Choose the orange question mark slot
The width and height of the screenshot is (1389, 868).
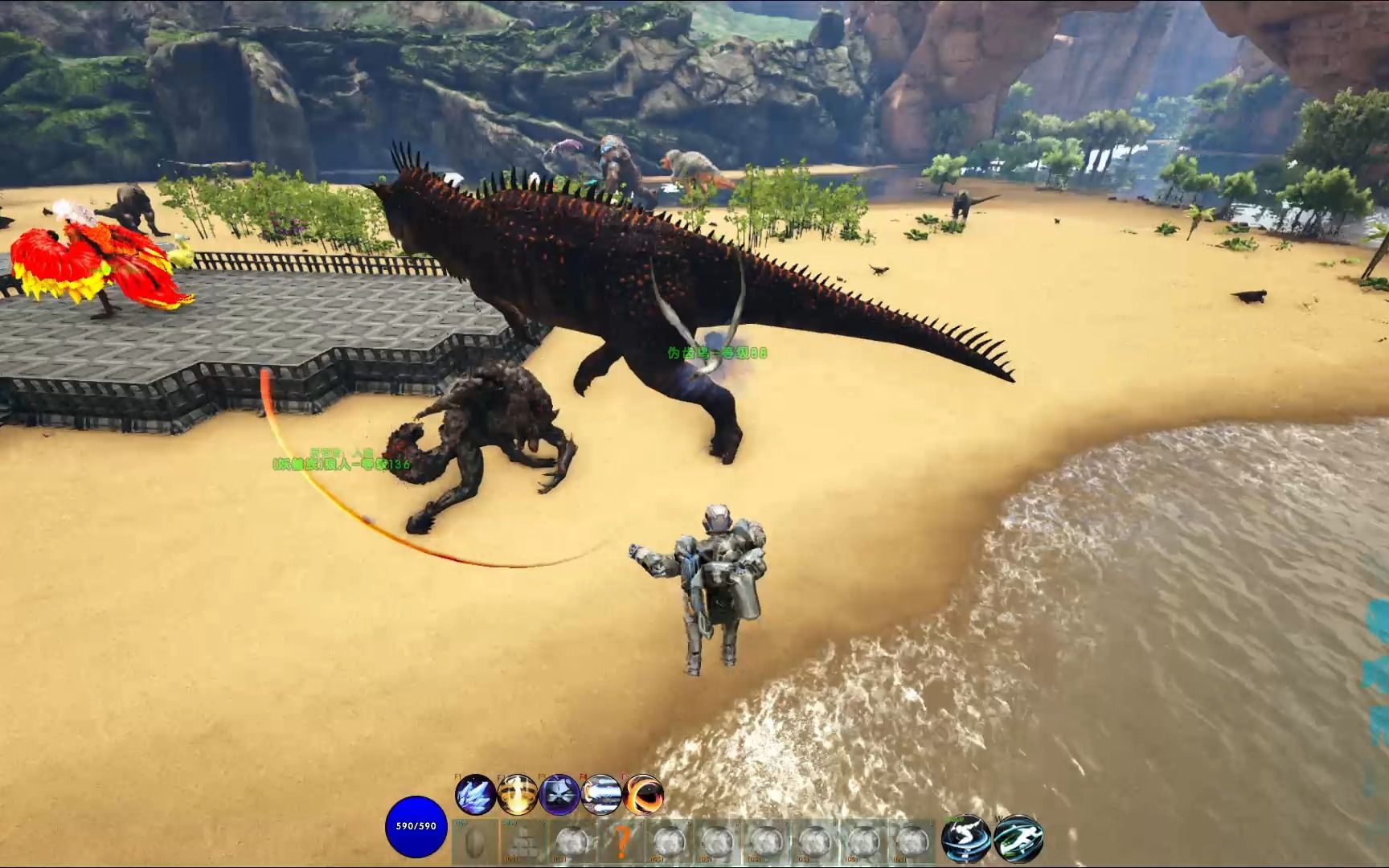[621, 841]
